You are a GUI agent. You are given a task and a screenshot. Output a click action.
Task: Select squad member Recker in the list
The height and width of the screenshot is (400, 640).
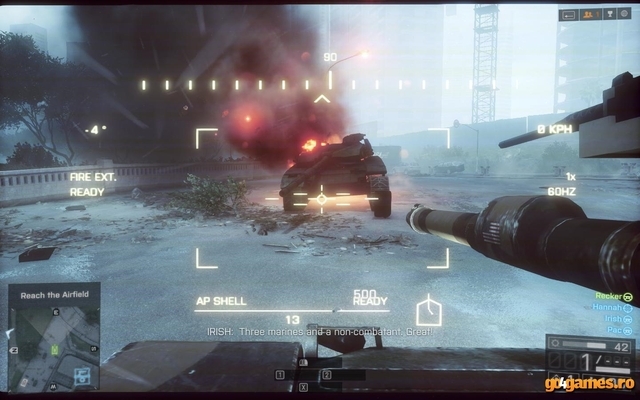(606, 297)
